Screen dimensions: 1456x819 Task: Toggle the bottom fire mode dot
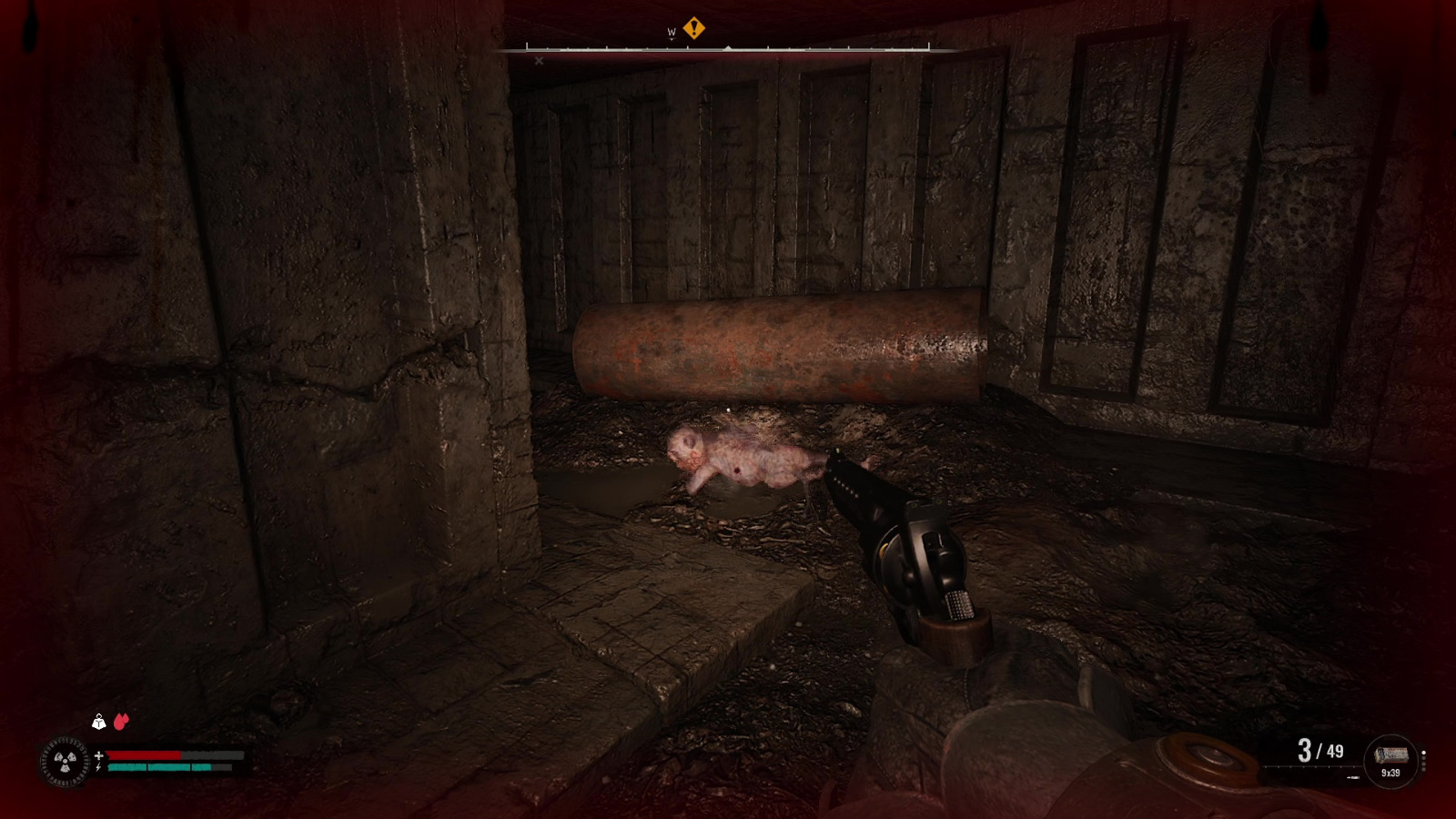coord(1423,768)
